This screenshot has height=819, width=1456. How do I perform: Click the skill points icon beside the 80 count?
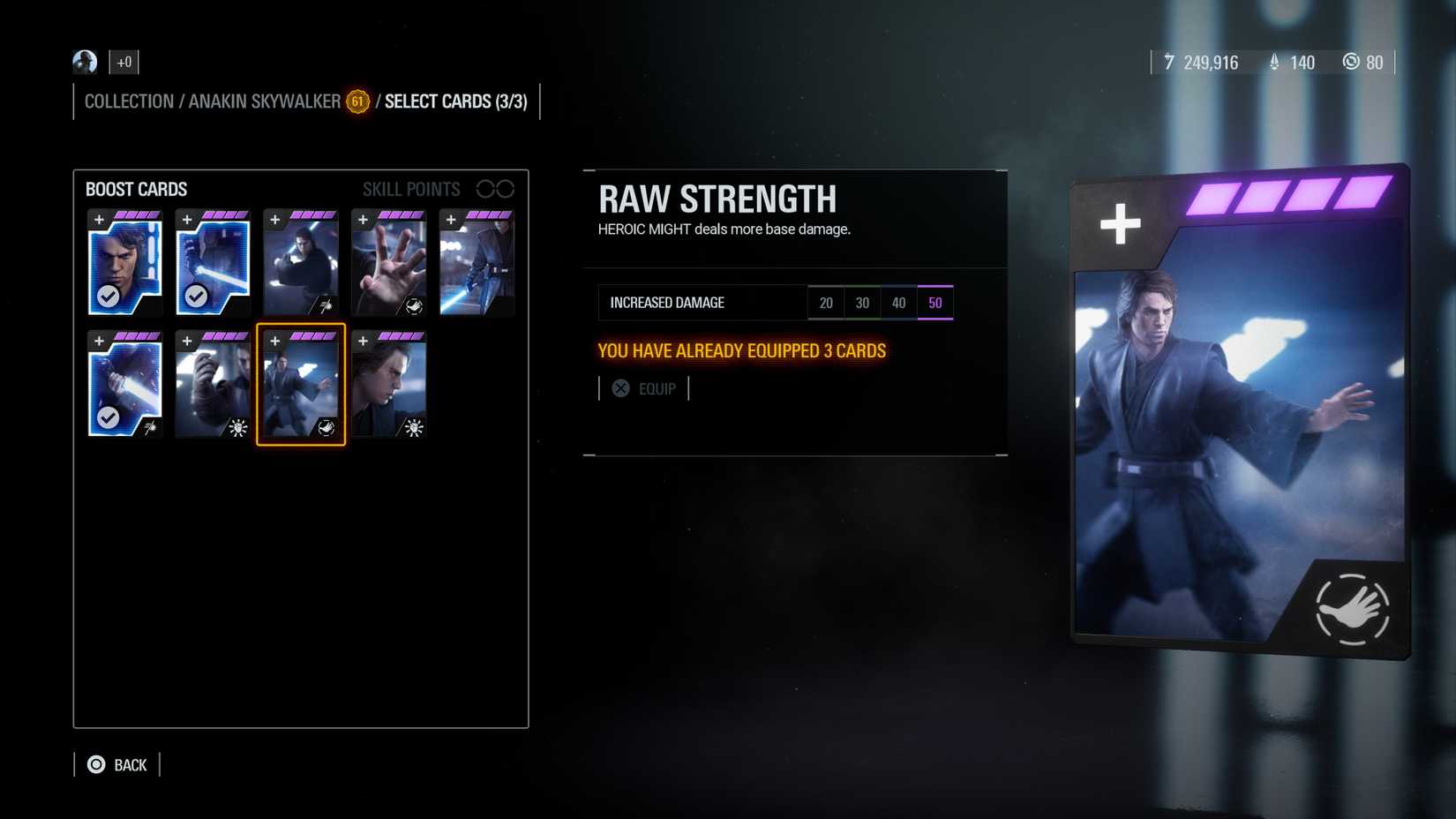(x=1351, y=63)
